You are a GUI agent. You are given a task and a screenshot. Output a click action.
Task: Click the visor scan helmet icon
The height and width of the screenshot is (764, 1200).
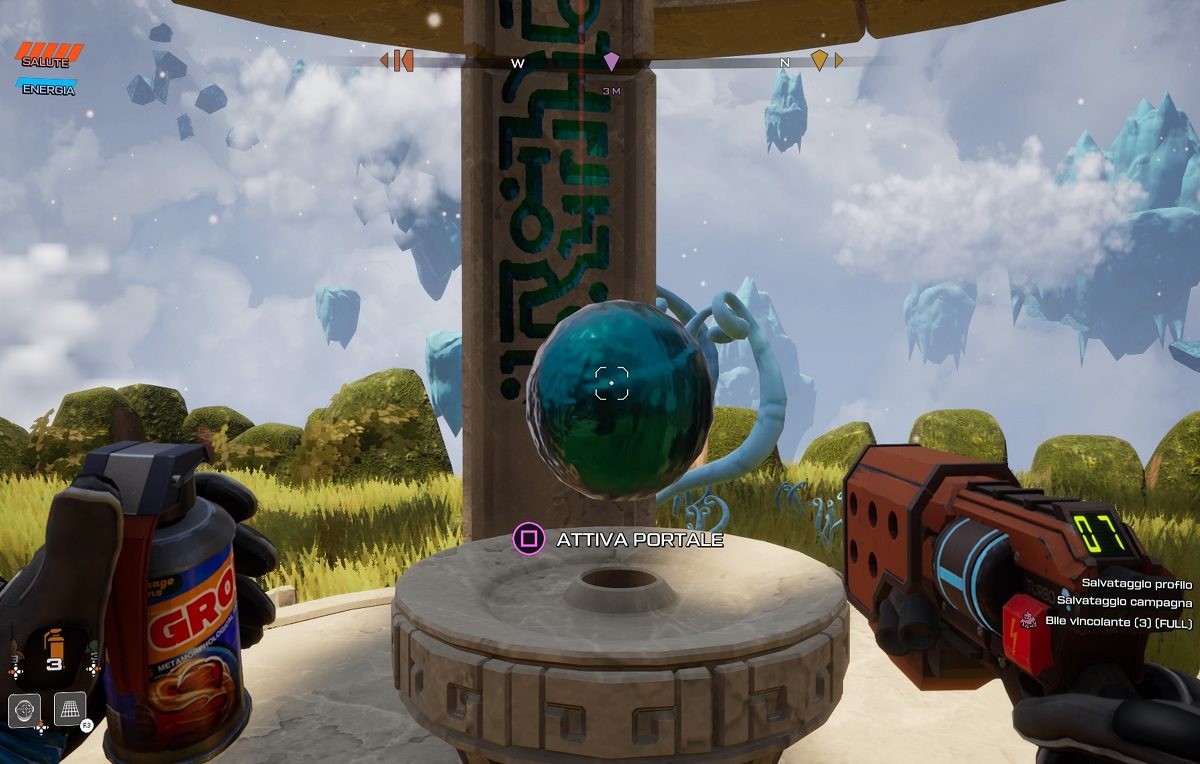[x=25, y=709]
